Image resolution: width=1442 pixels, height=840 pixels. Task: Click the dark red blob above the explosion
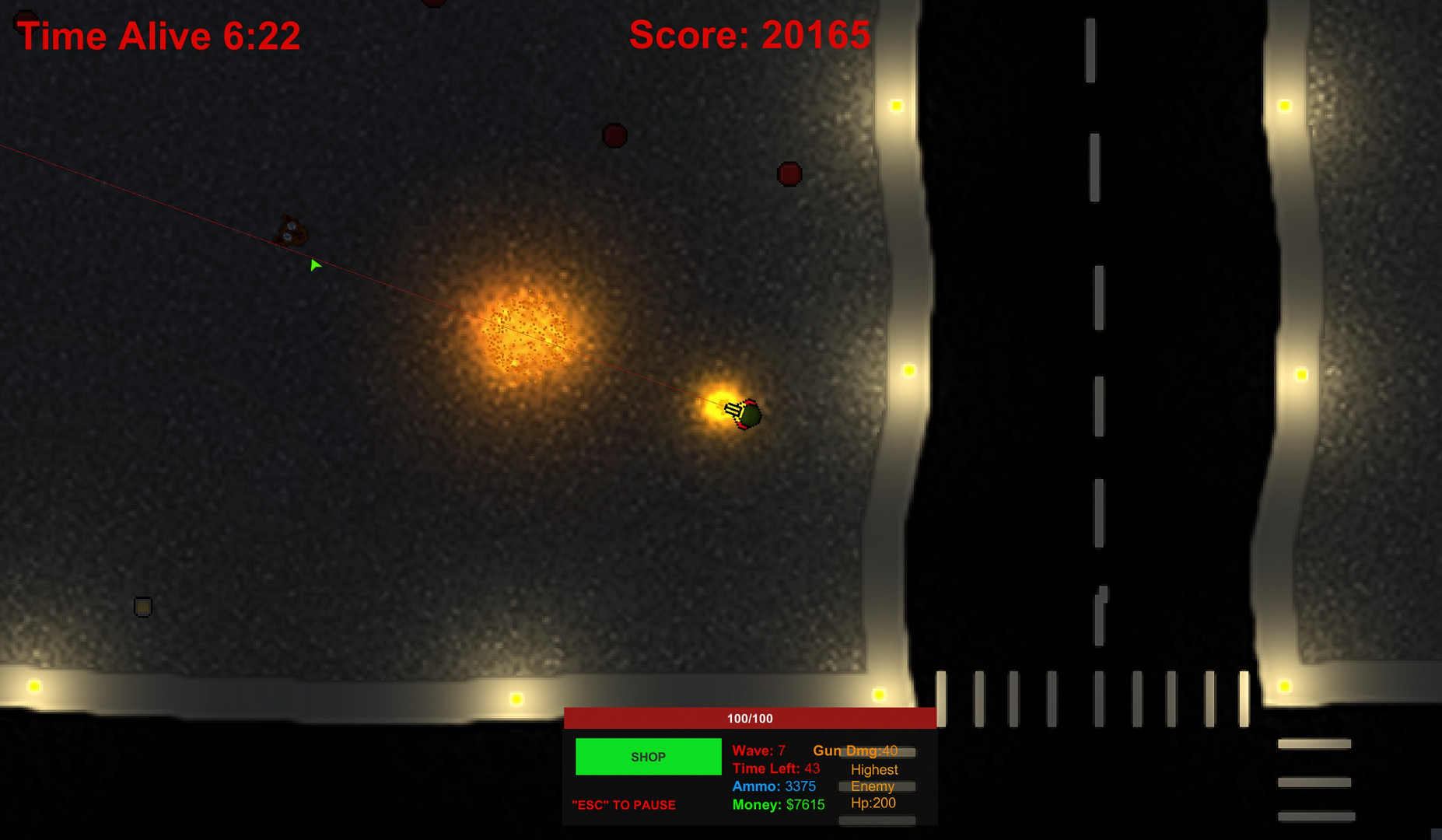pos(614,135)
